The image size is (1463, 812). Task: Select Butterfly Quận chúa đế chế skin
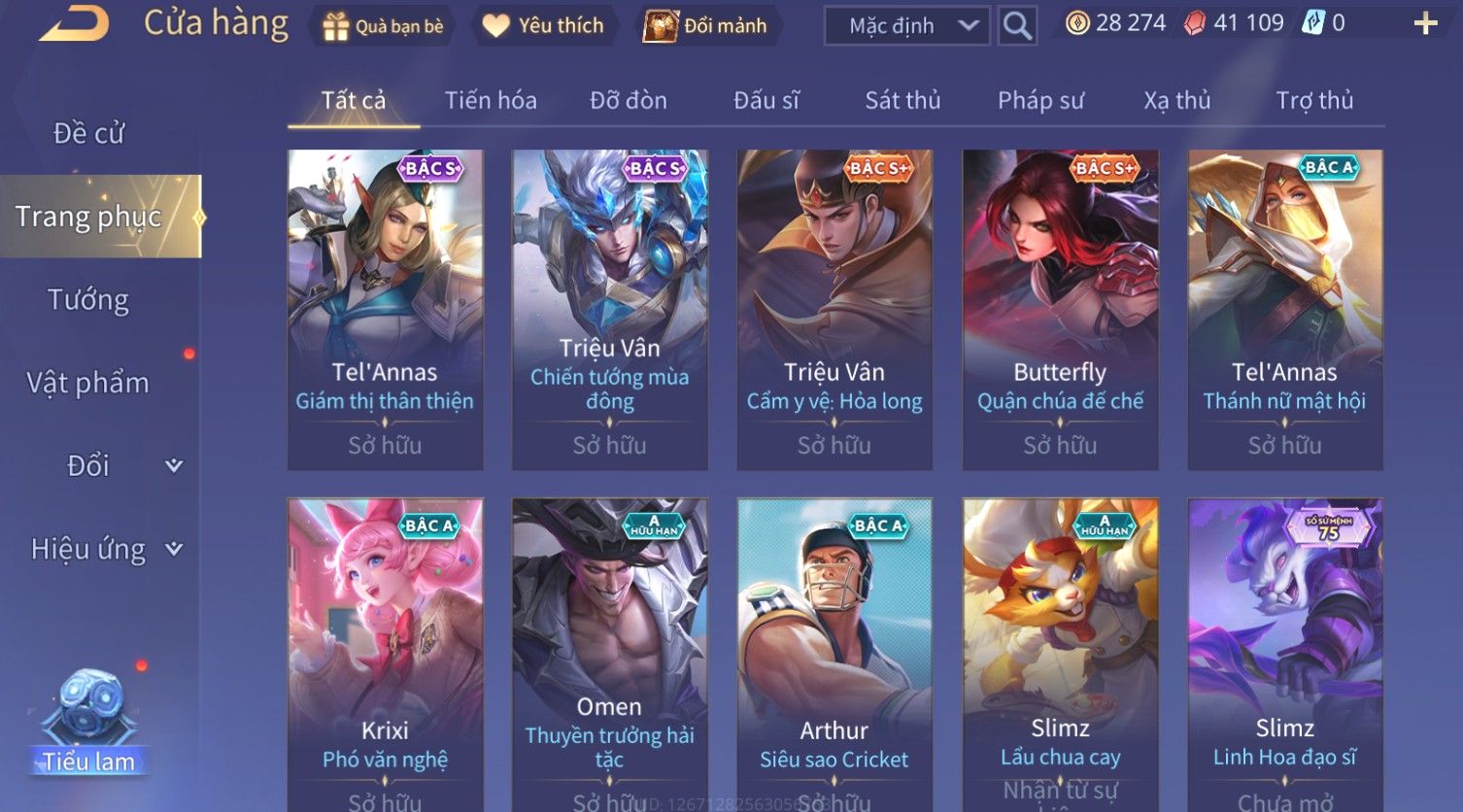pyautogui.click(x=1060, y=309)
